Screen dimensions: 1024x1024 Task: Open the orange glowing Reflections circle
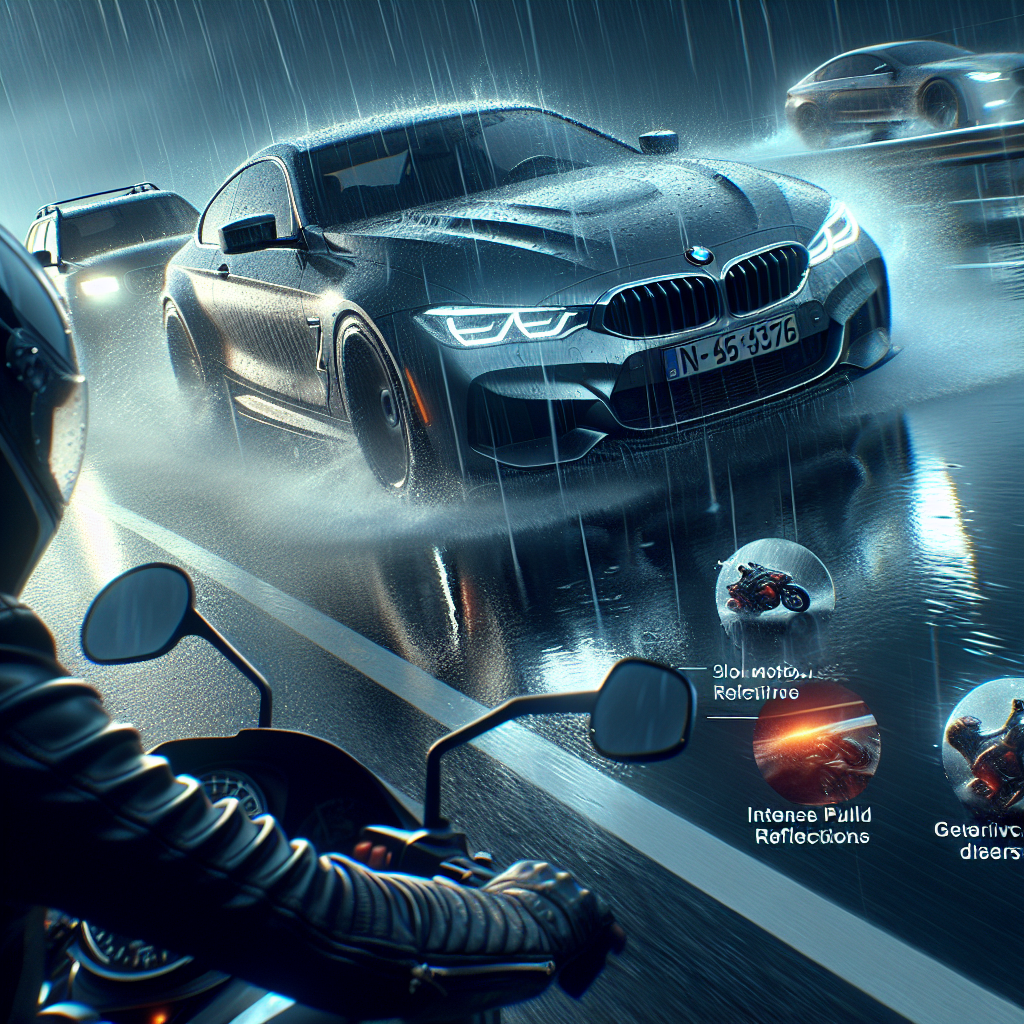815,741
